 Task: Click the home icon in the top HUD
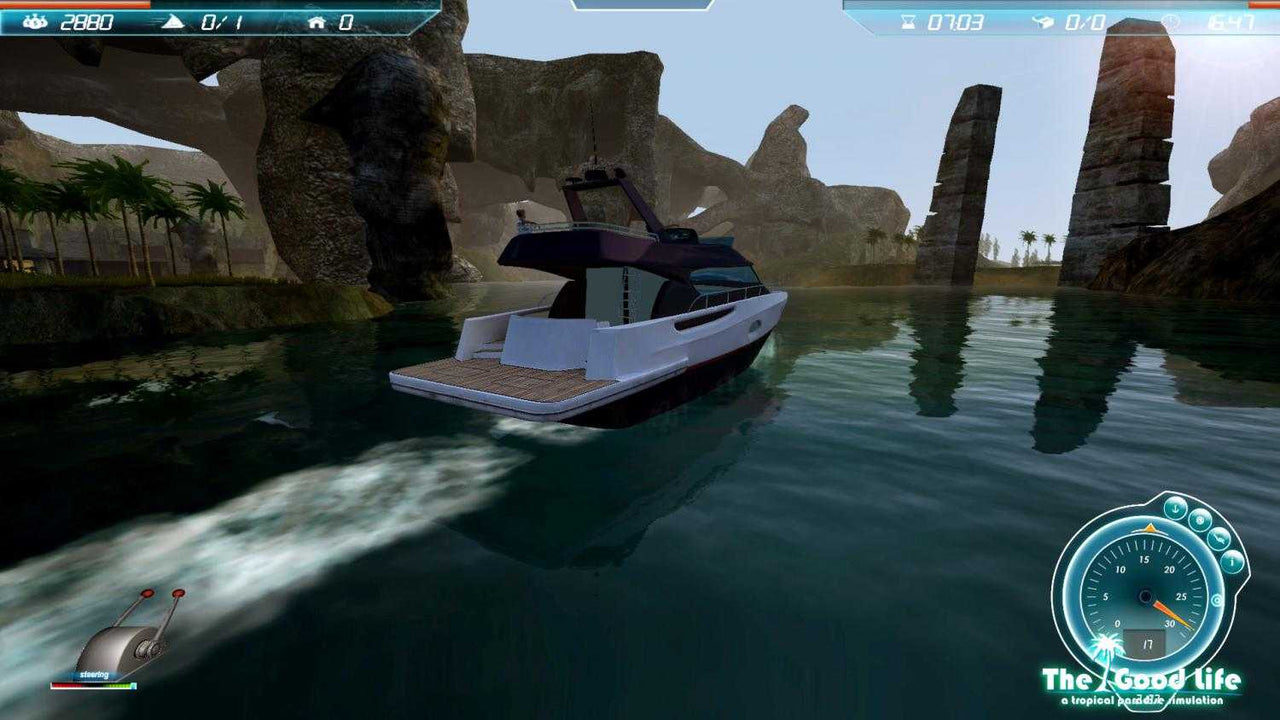[x=318, y=20]
